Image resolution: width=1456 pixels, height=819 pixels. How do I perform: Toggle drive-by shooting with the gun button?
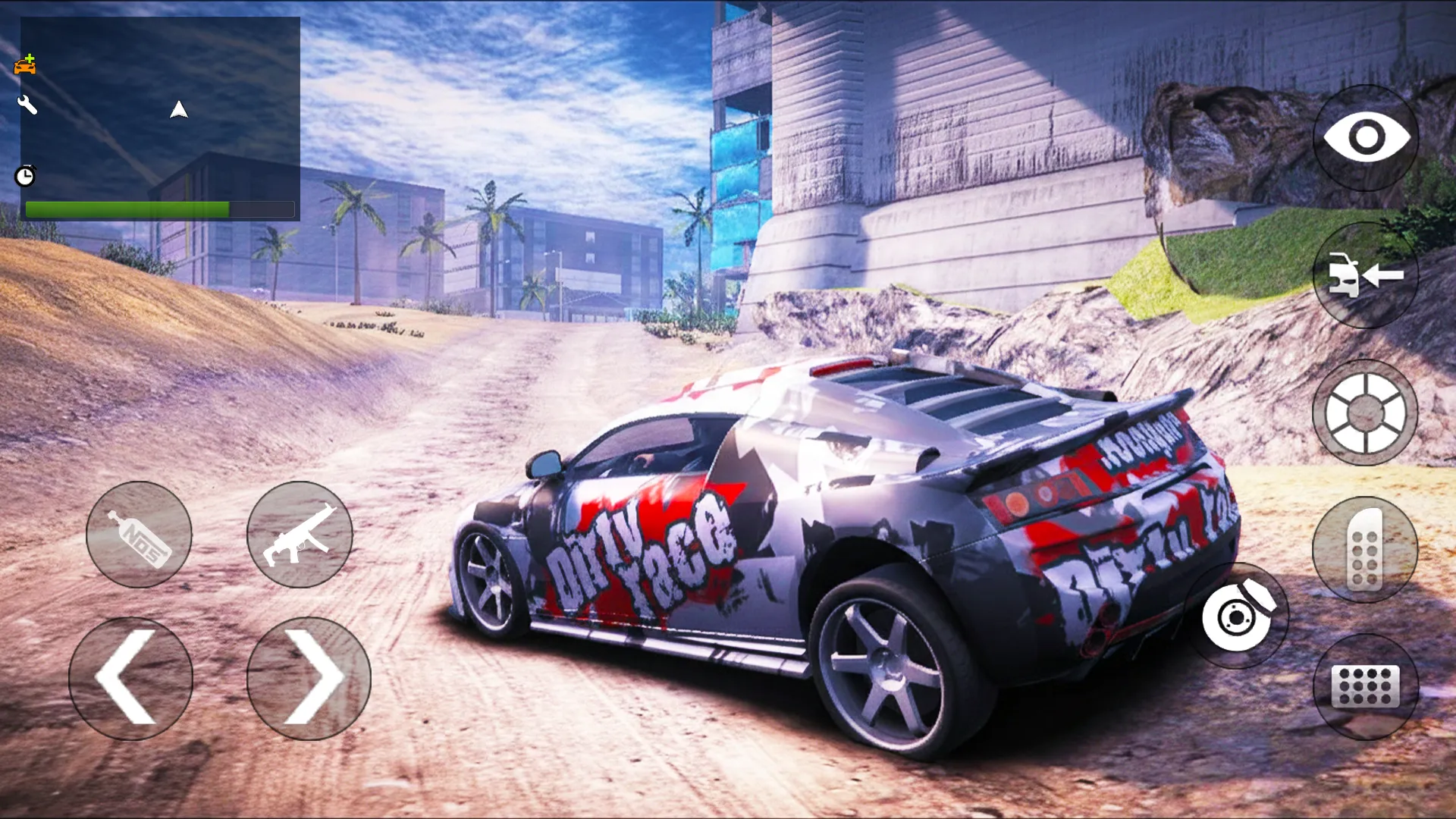pyautogui.click(x=300, y=535)
